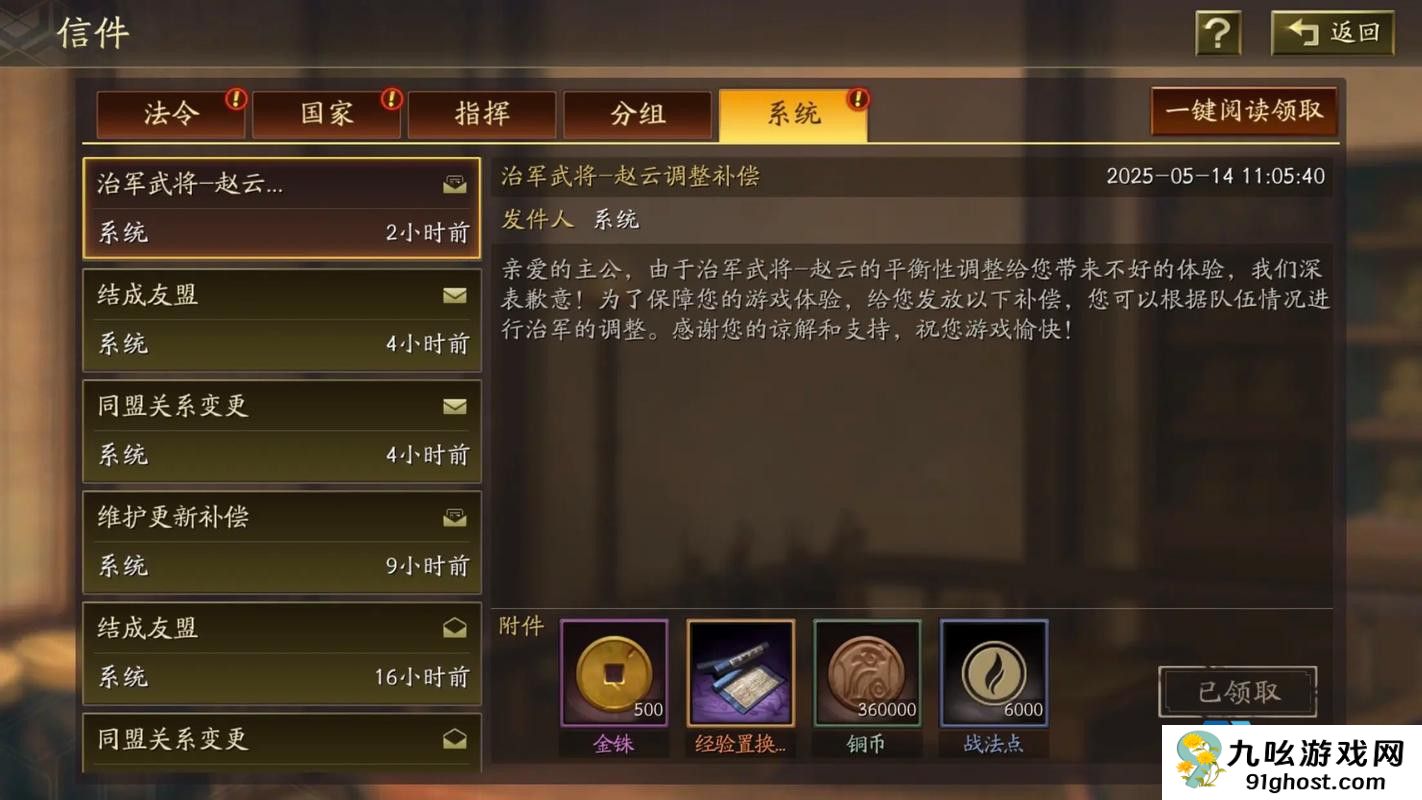Select the 战法点 attachment icon
Screen dimensions: 1422x800
pyautogui.click(x=993, y=670)
